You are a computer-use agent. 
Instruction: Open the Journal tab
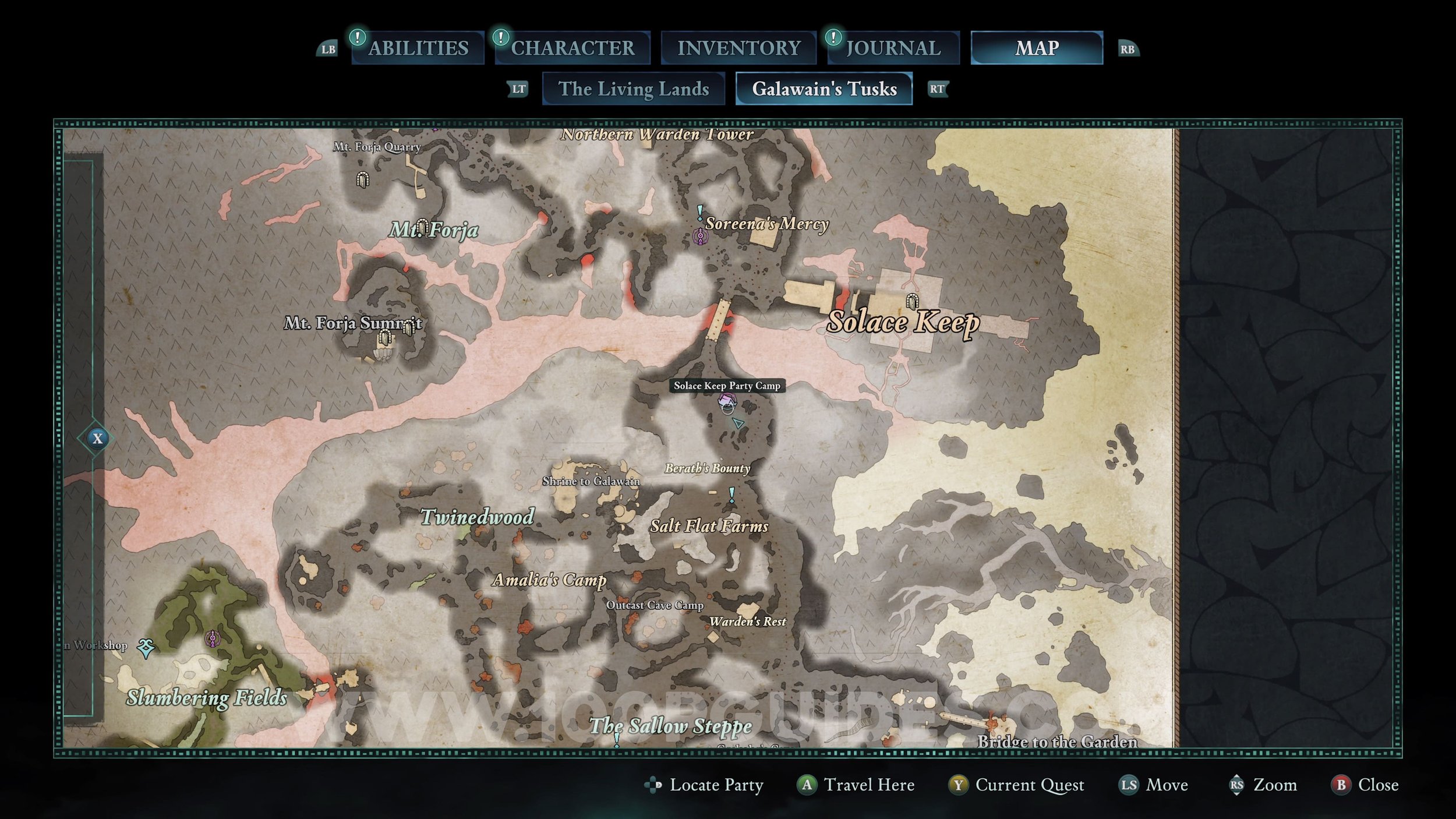893,48
